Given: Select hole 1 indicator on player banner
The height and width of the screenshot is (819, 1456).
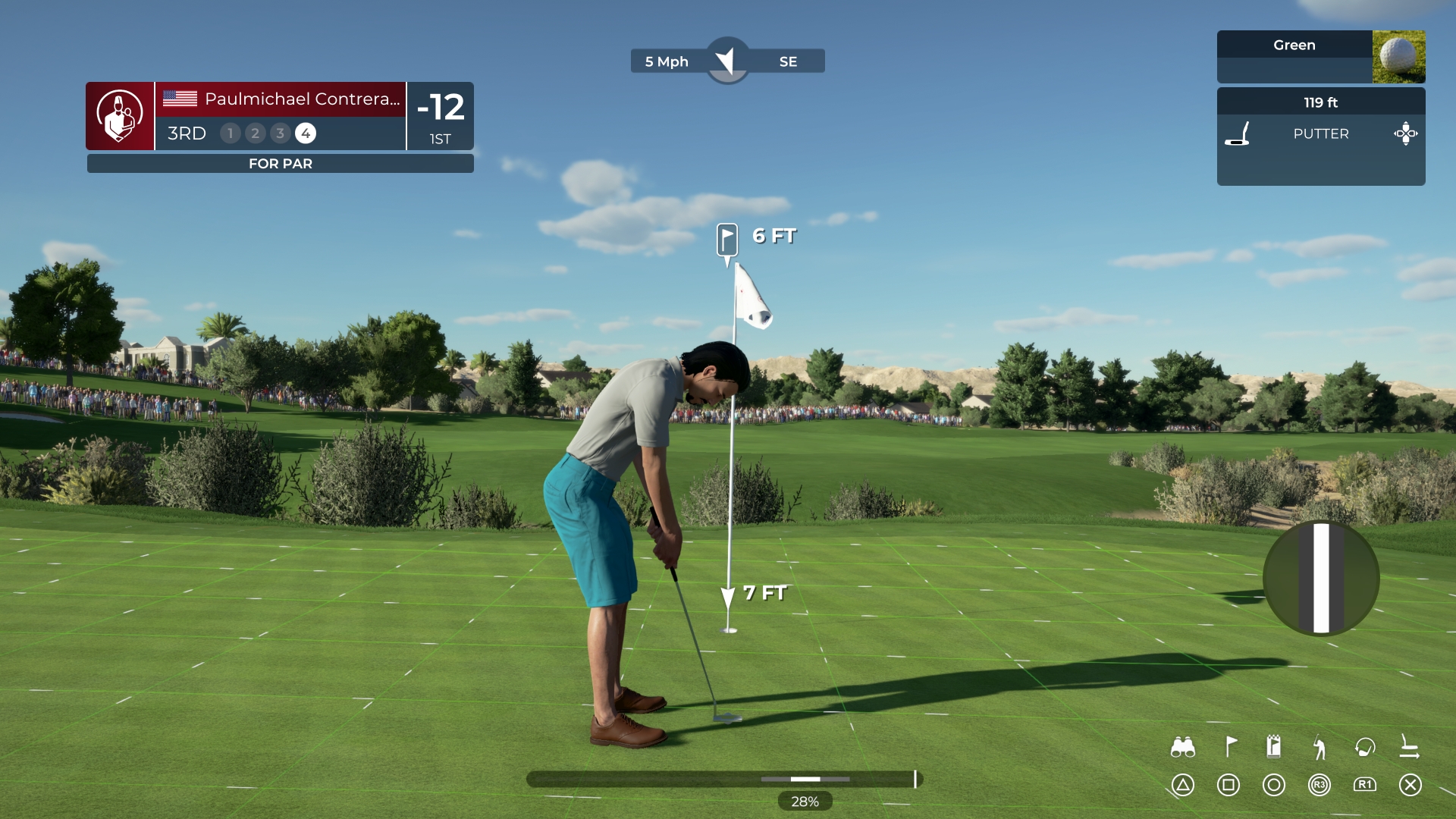Looking at the screenshot, I should [230, 133].
